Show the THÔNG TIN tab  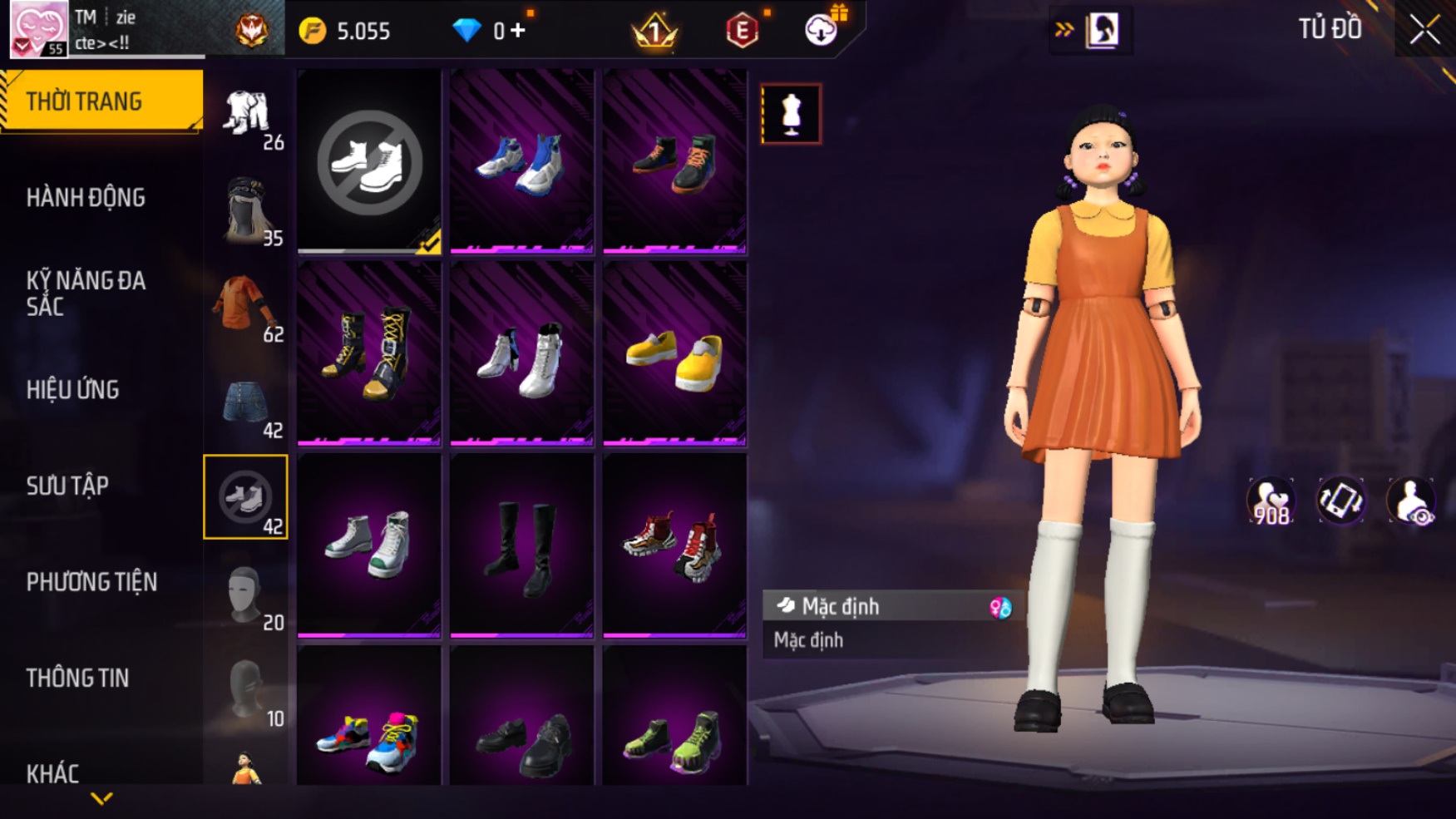tap(77, 678)
